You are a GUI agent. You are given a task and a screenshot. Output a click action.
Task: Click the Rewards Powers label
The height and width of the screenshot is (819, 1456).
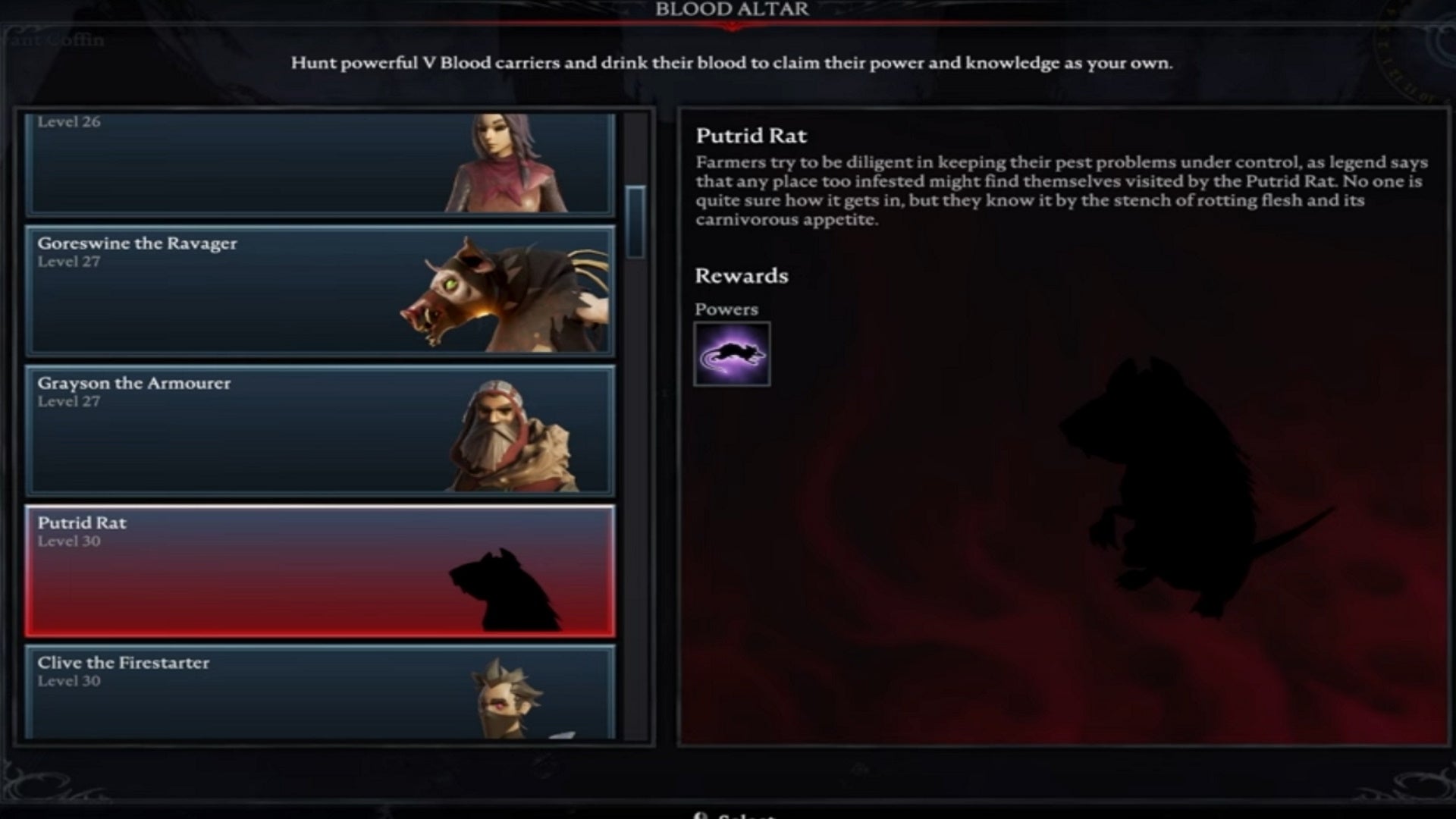tap(726, 309)
